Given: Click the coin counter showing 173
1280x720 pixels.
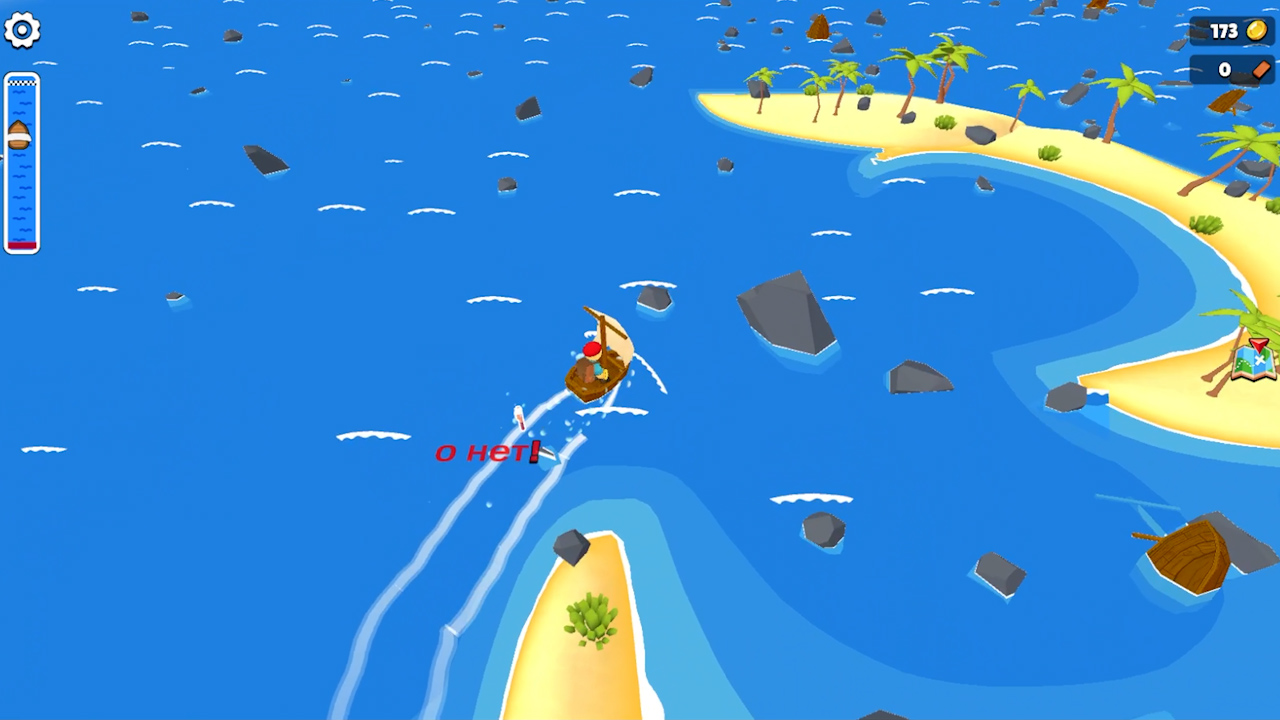Looking at the screenshot, I should (1224, 31).
